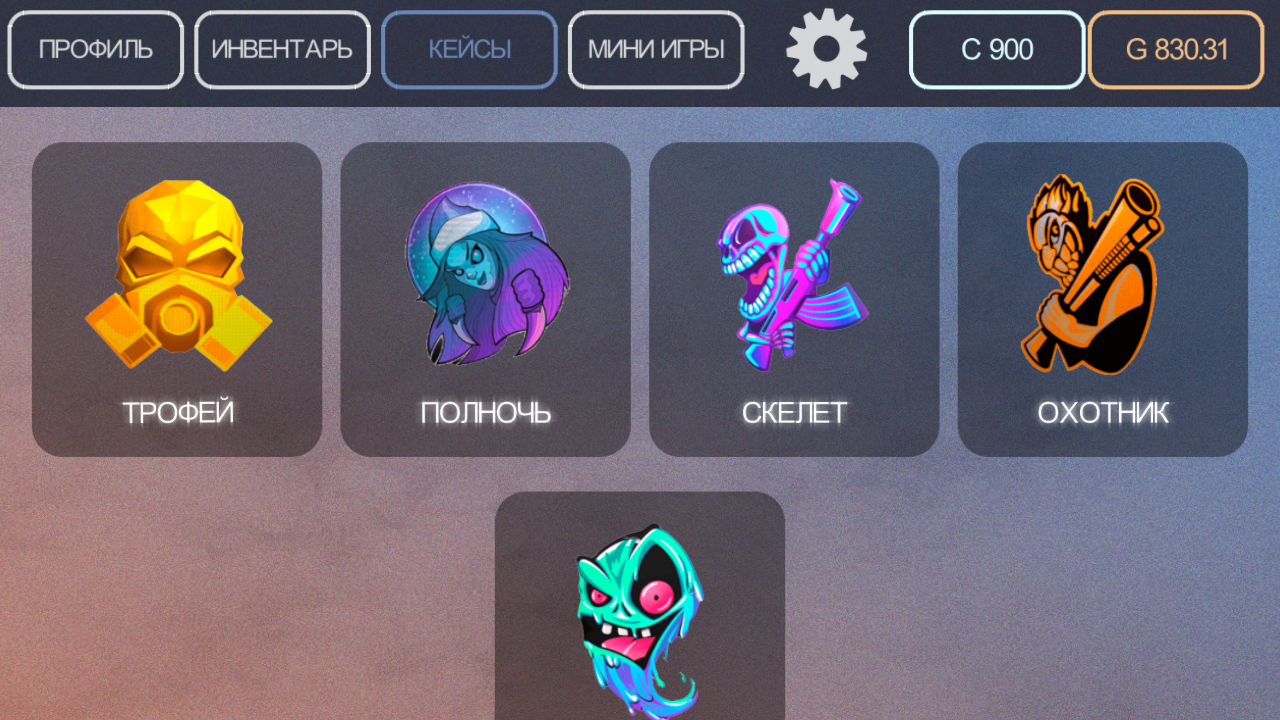Open the settings gear icon

826,49
